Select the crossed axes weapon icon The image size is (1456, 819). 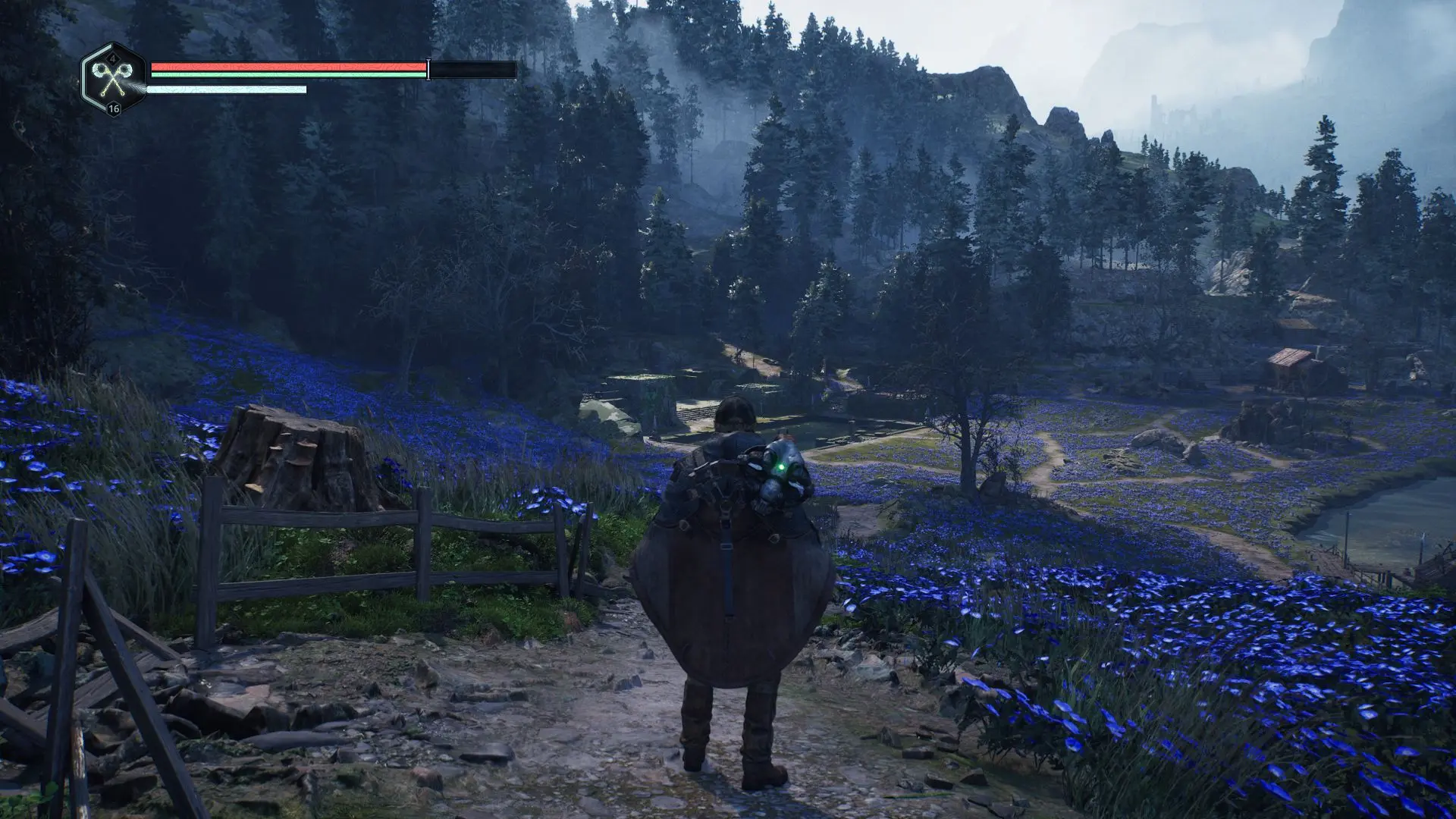pos(112,79)
